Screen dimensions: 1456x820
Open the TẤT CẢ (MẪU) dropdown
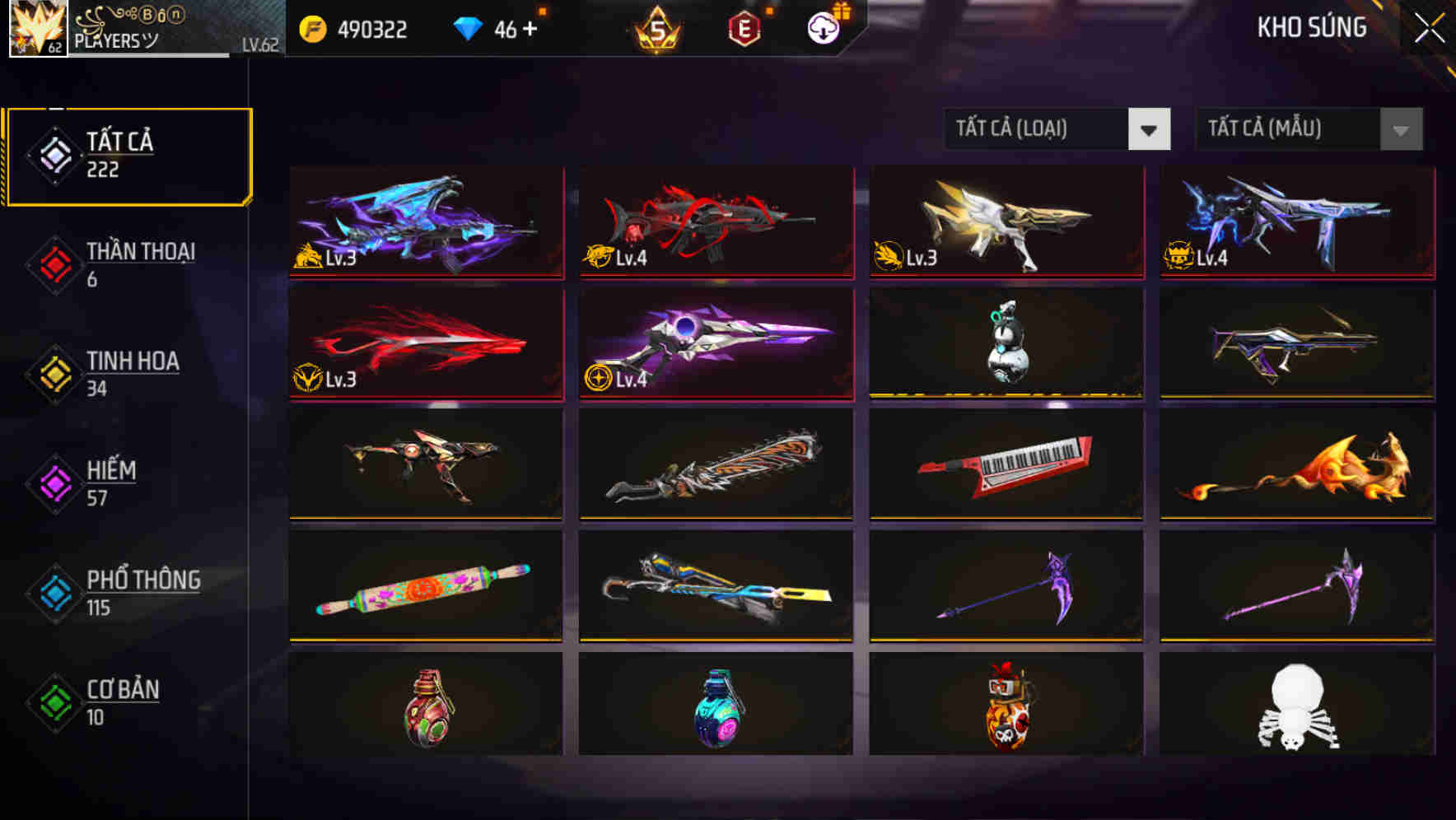1285,129
